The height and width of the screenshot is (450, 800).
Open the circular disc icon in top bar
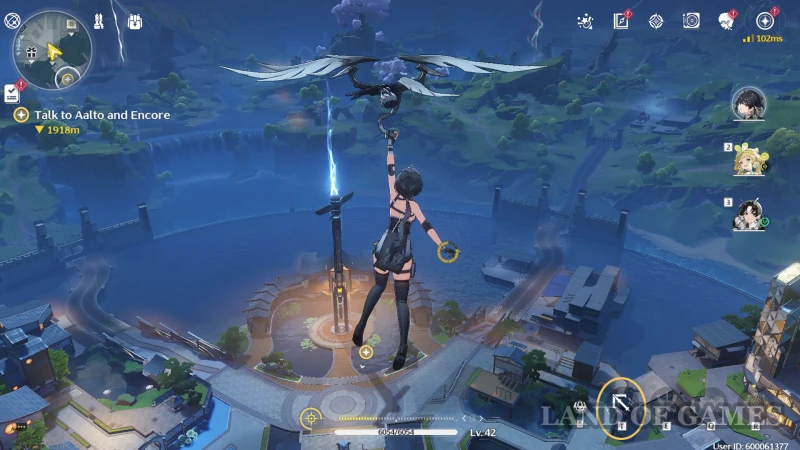691,20
